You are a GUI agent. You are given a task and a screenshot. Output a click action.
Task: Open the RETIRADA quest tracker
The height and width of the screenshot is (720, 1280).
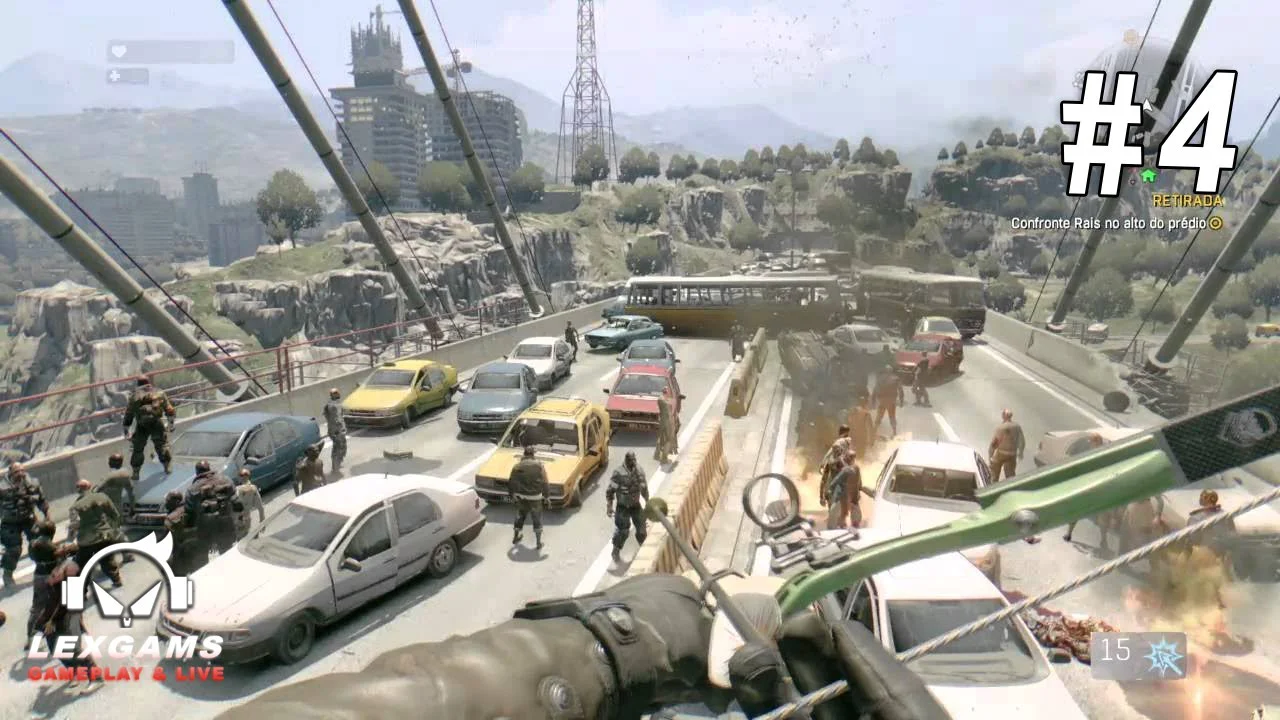point(1187,200)
